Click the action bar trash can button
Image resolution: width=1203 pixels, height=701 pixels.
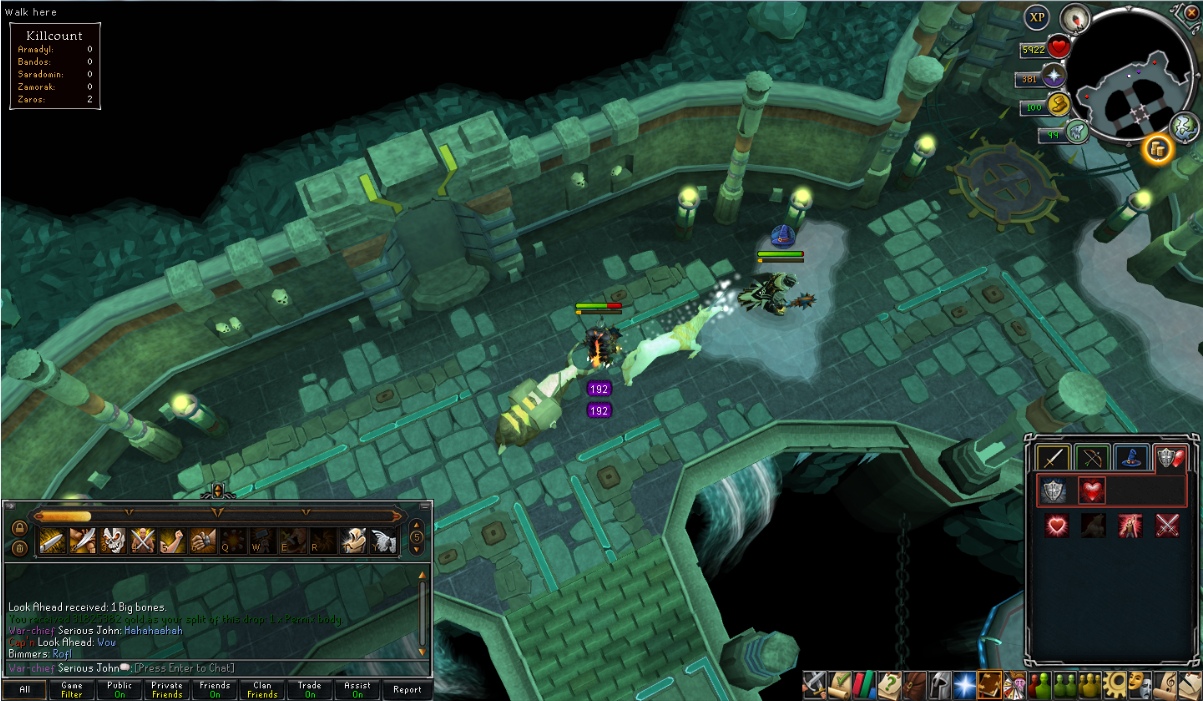(19, 547)
